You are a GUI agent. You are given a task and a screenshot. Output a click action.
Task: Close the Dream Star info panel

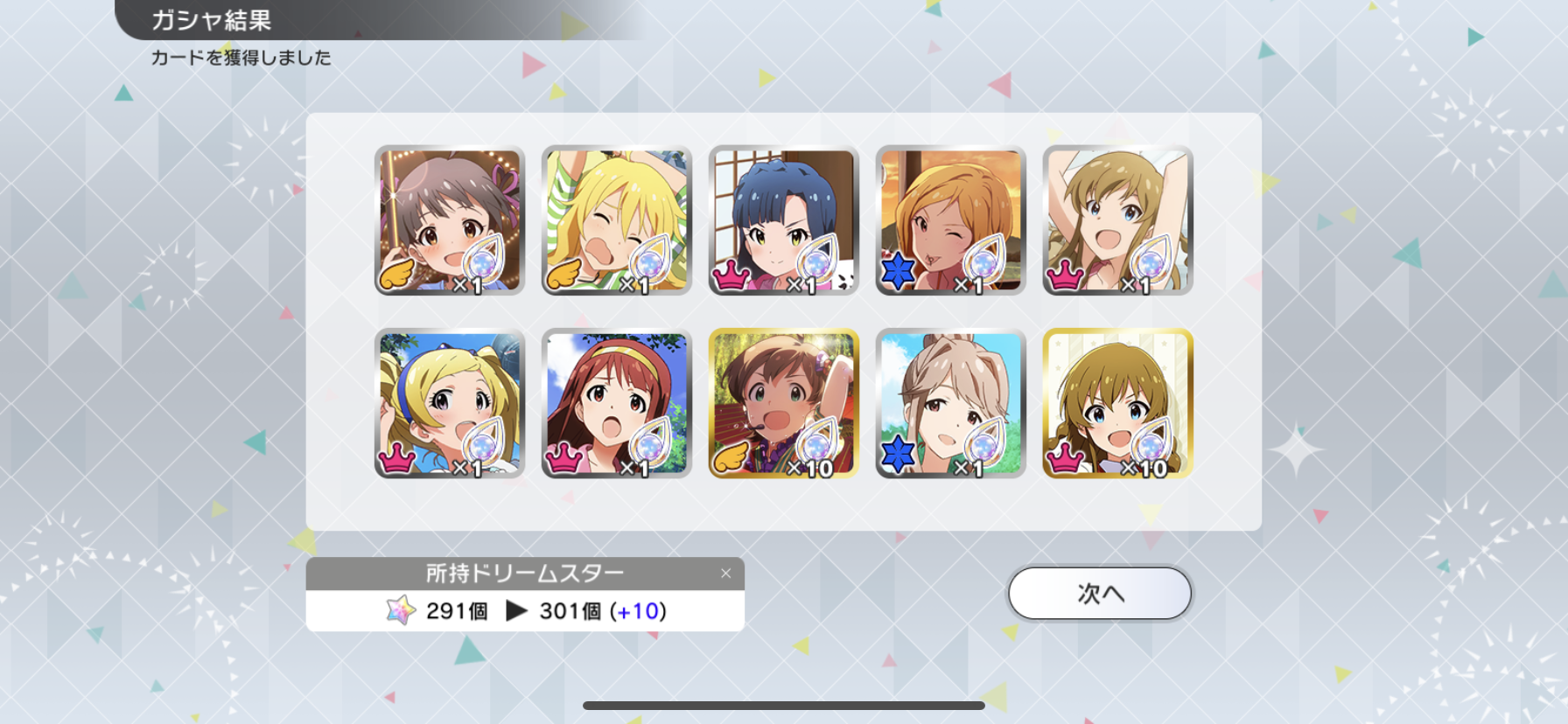coord(725,574)
